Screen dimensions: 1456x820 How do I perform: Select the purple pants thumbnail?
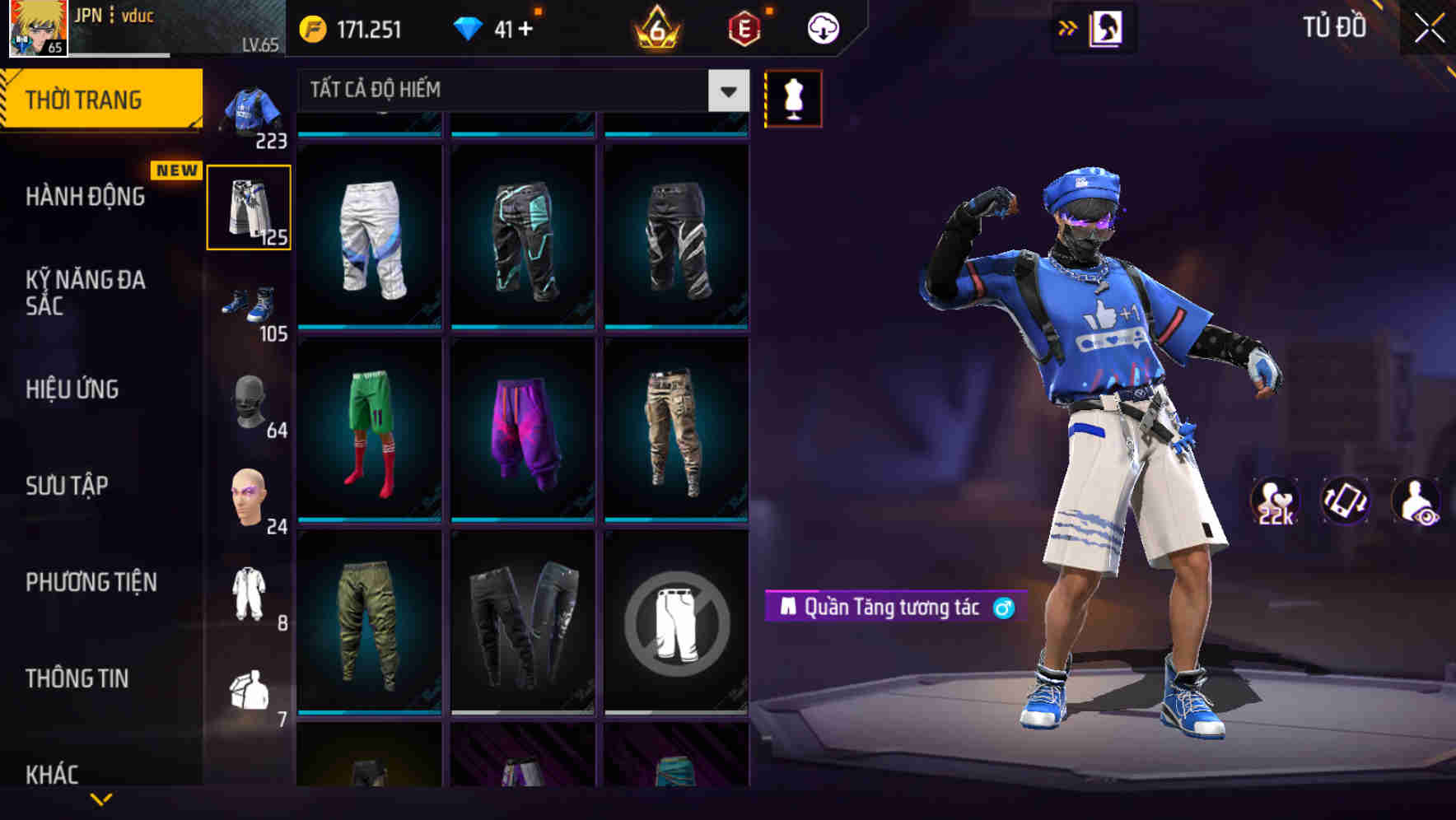(x=522, y=431)
